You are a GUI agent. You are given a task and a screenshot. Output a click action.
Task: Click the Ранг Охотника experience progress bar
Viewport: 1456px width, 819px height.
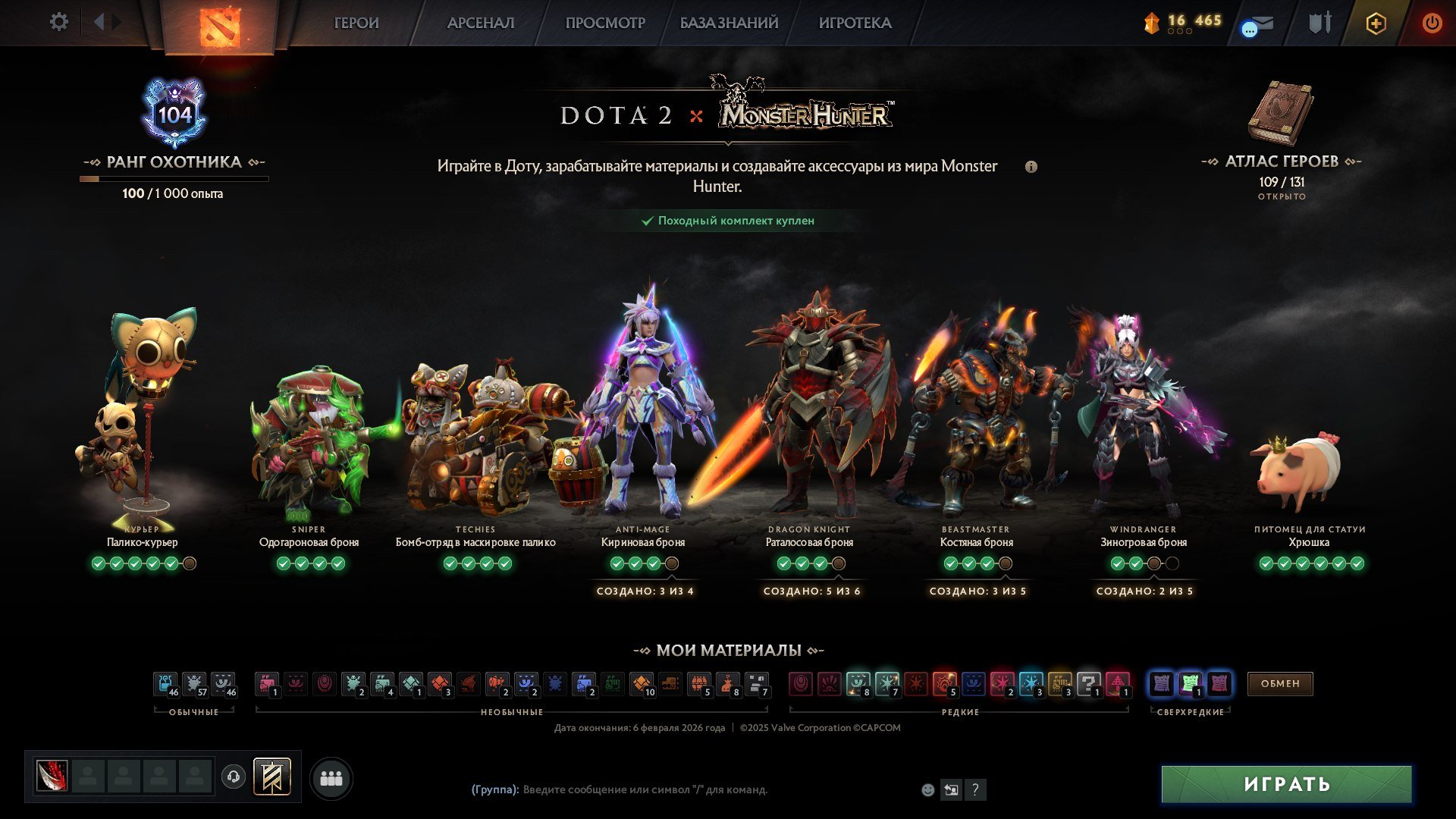(174, 178)
